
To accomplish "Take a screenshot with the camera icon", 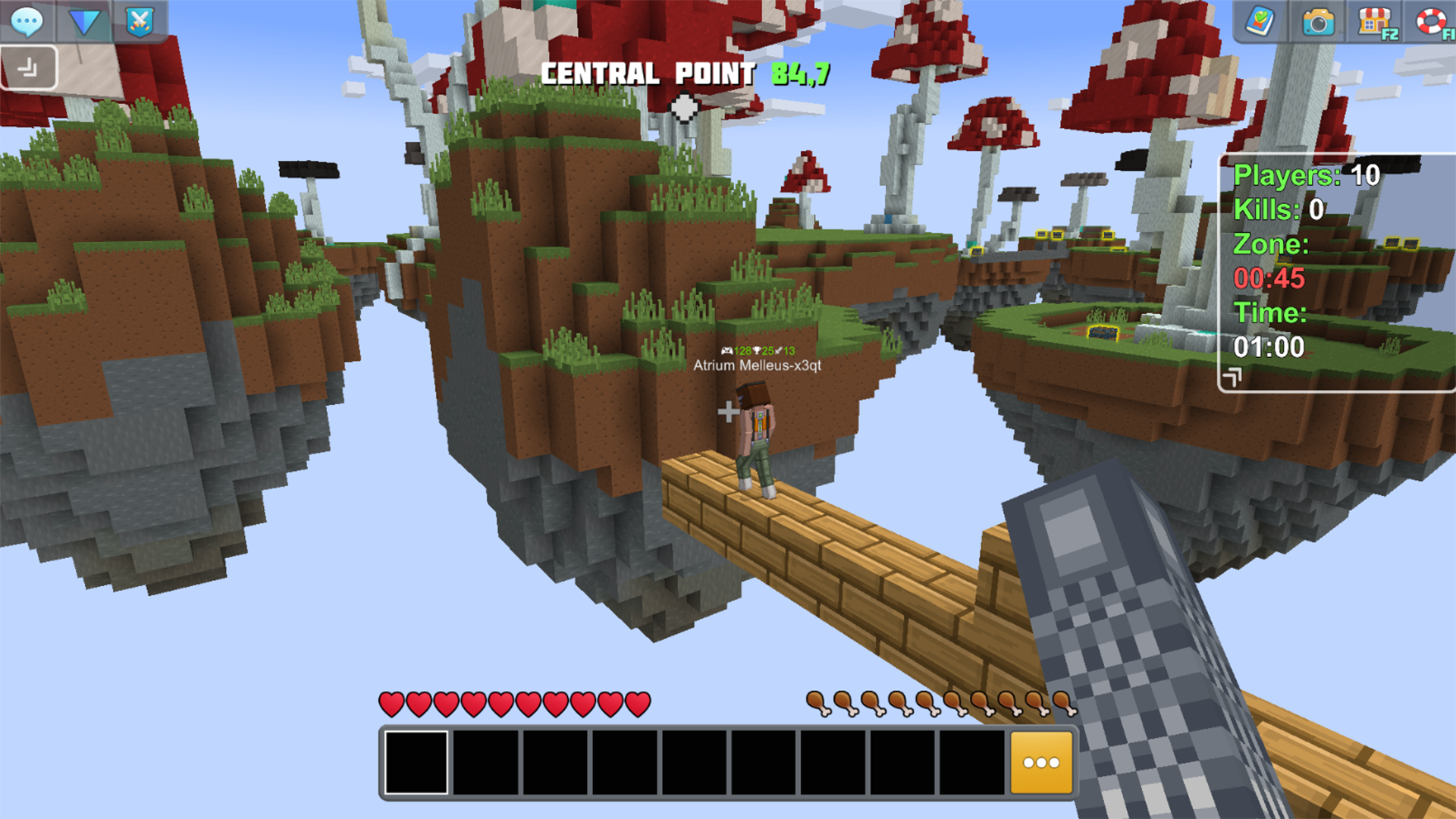I will click(x=1319, y=23).
